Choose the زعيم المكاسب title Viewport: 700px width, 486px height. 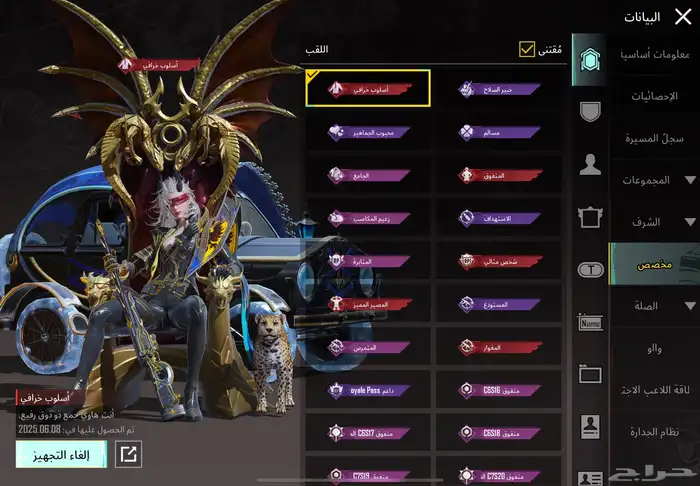[368, 217]
